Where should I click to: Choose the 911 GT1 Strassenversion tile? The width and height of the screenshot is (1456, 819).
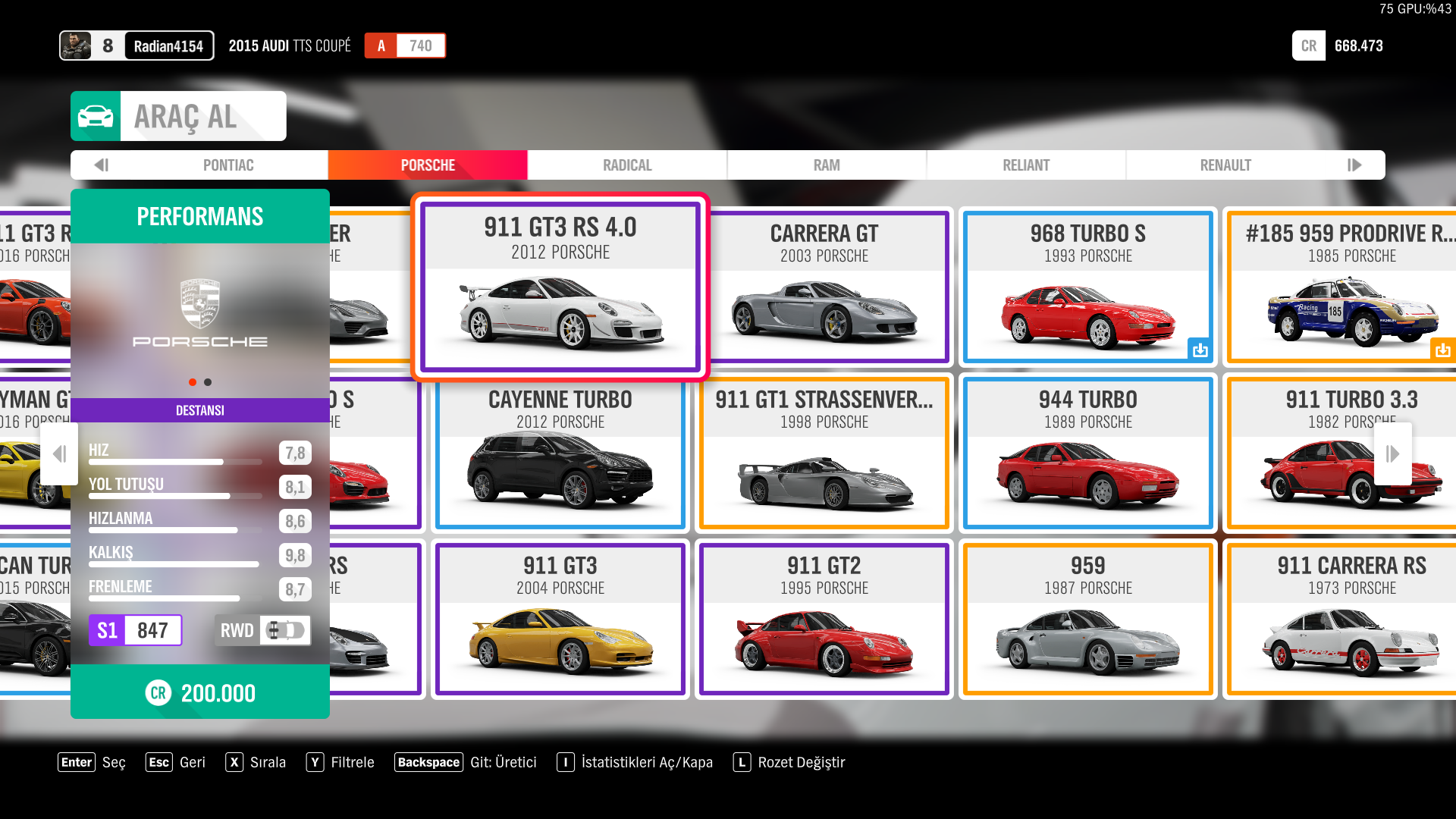click(824, 453)
